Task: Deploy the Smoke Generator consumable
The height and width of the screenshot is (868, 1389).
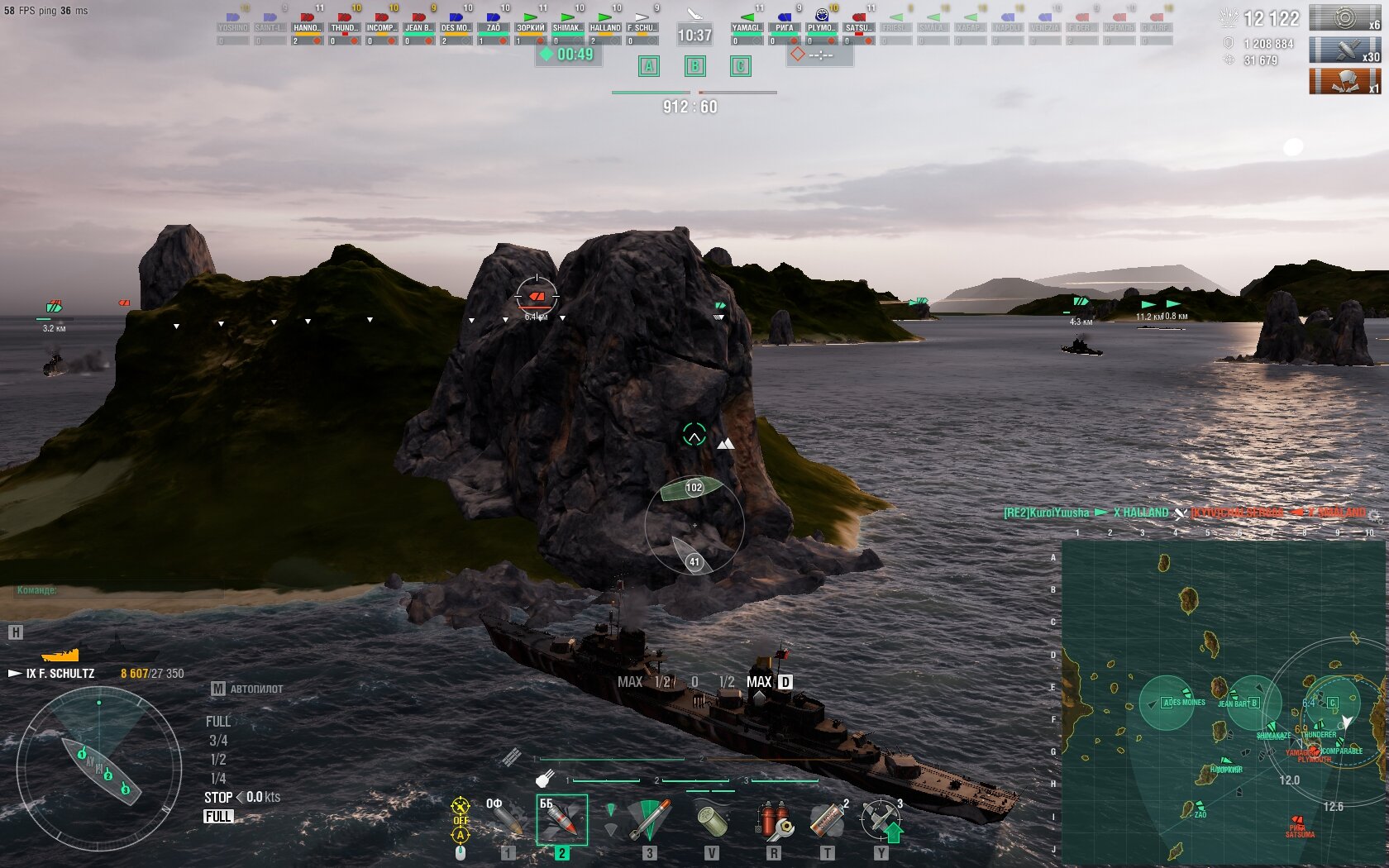Action: (827, 820)
